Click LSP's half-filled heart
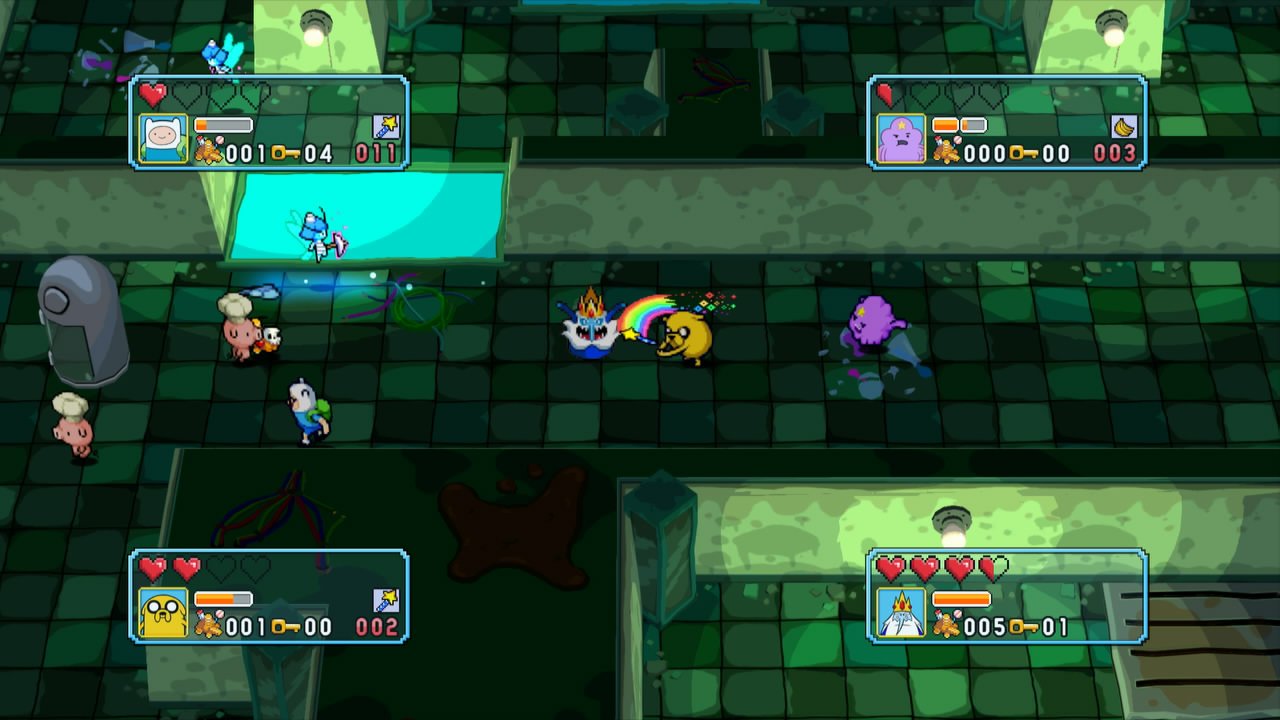 point(884,93)
